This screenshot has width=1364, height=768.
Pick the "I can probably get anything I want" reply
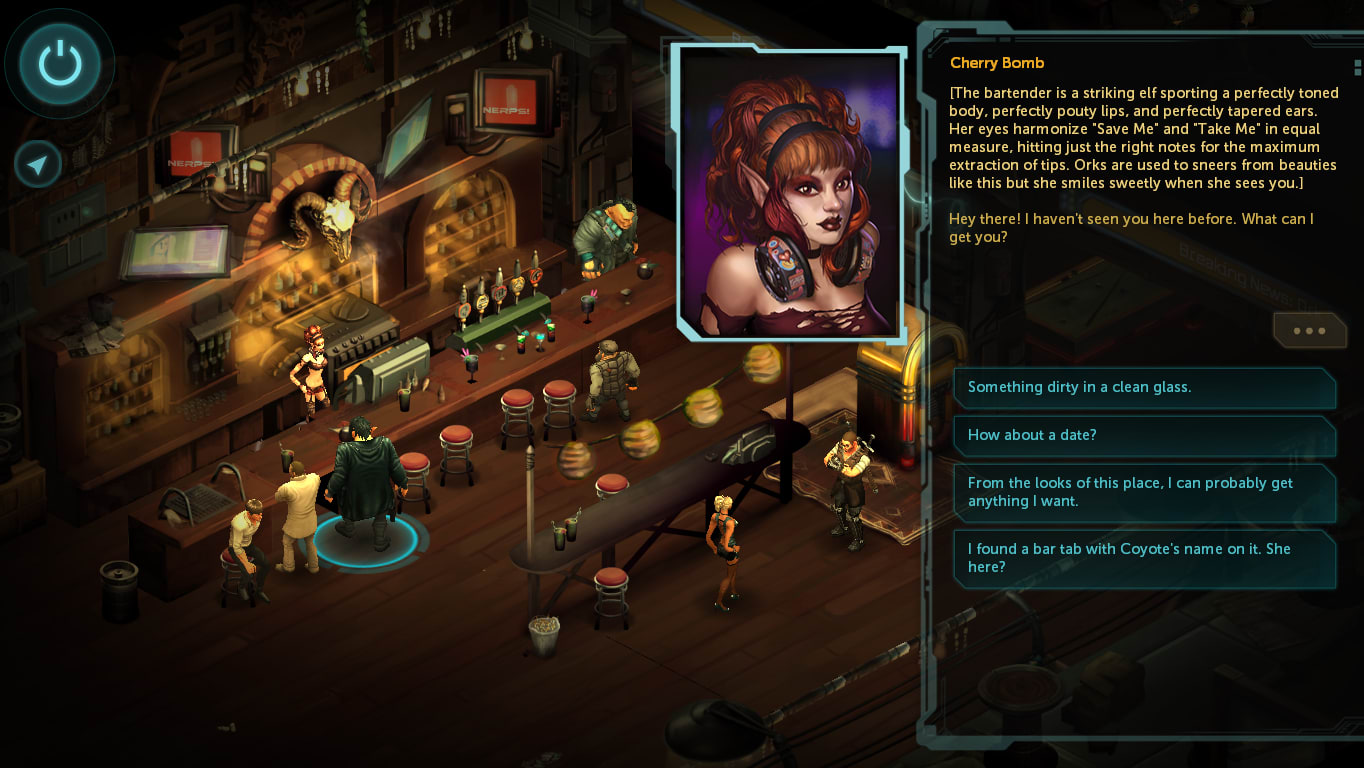[1144, 492]
